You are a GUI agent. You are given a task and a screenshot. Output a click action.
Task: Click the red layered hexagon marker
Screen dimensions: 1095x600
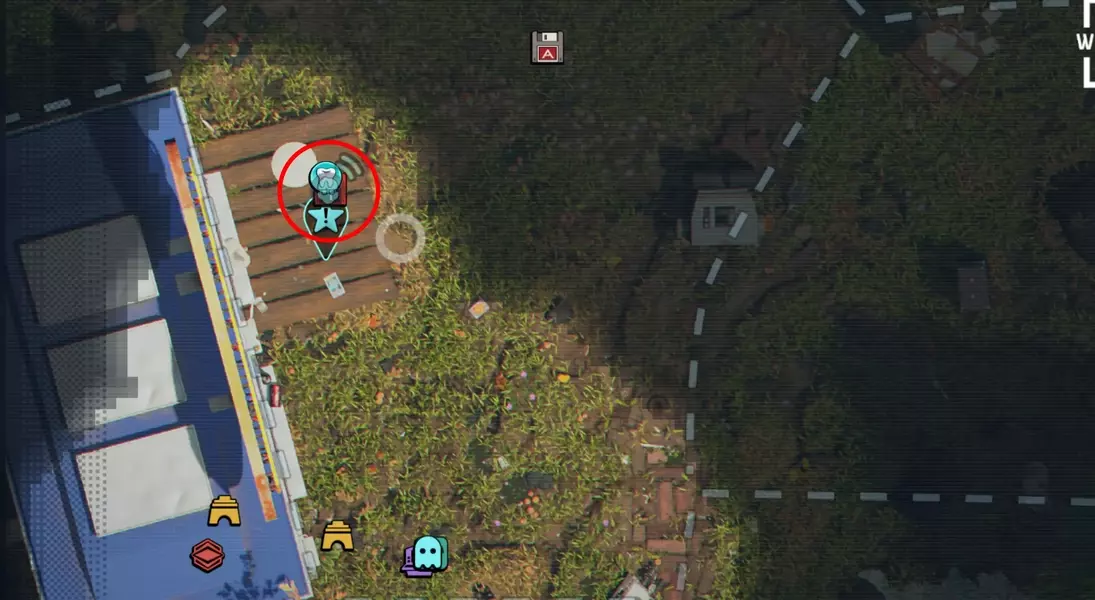click(207, 555)
